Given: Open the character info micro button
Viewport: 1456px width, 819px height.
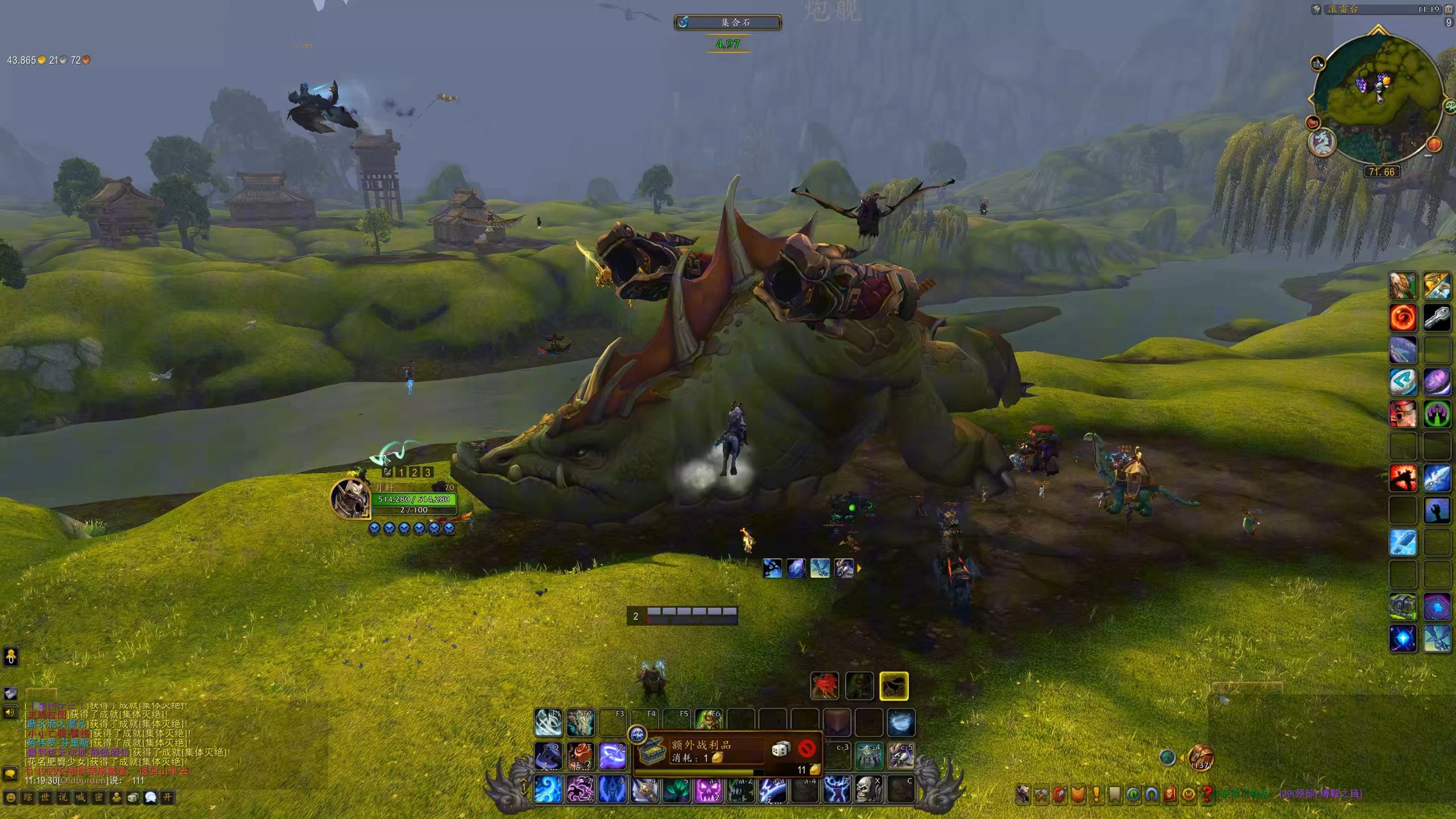Looking at the screenshot, I should (1023, 795).
